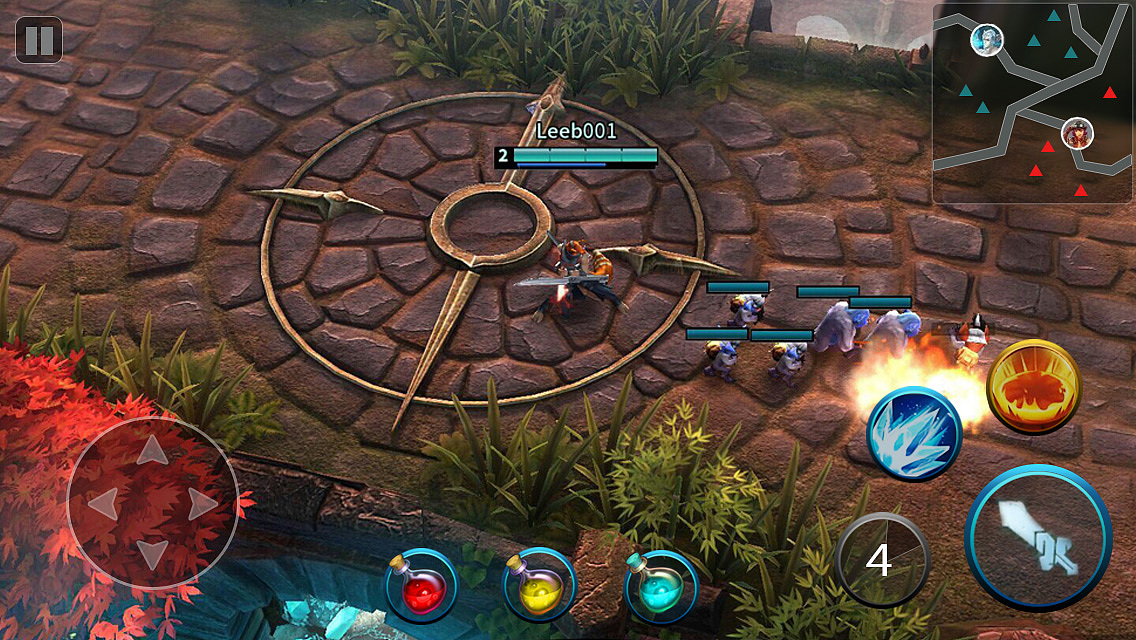Tap the right arrow on movement pad
1136x640 pixels.
203,503
